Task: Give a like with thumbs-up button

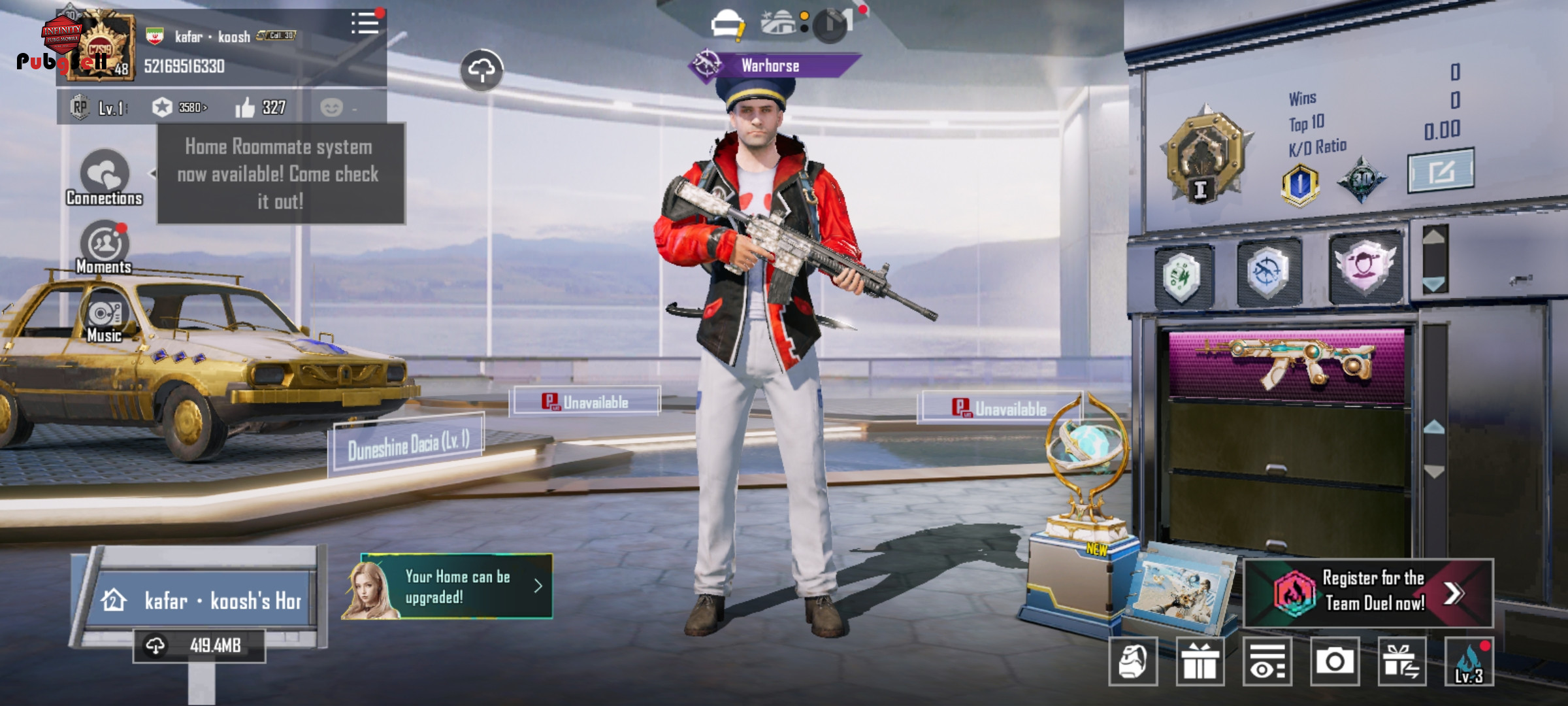Action: coord(246,107)
